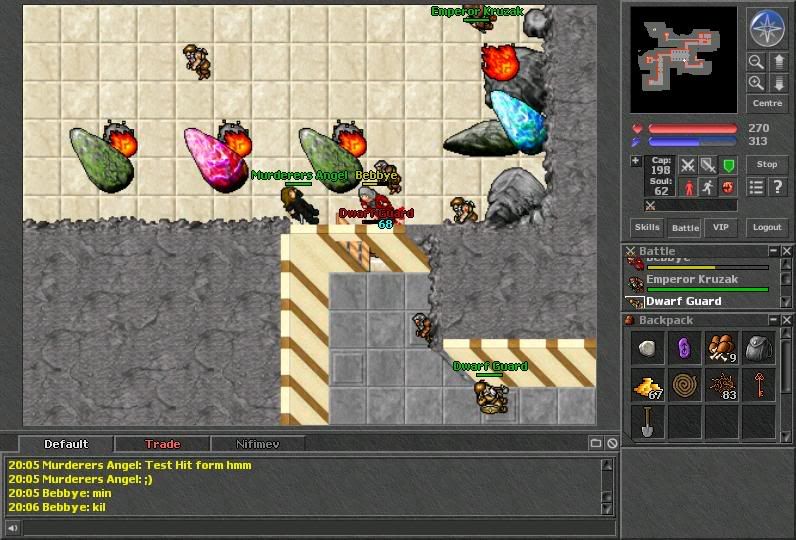Select the shovel in the backpack
The height and width of the screenshot is (540, 796).
pos(648,422)
